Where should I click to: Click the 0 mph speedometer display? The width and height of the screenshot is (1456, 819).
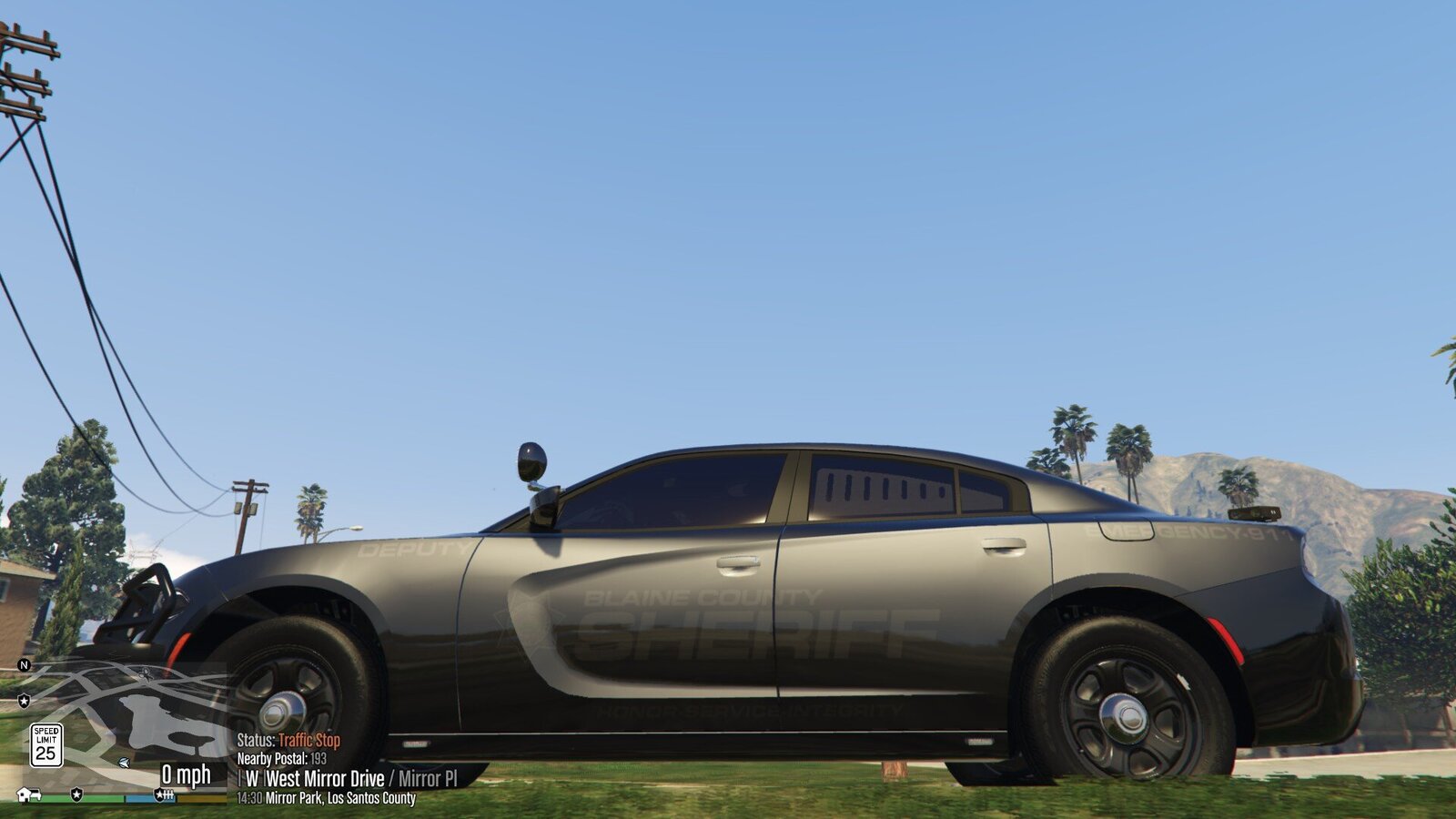pyautogui.click(x=187, y=773)
